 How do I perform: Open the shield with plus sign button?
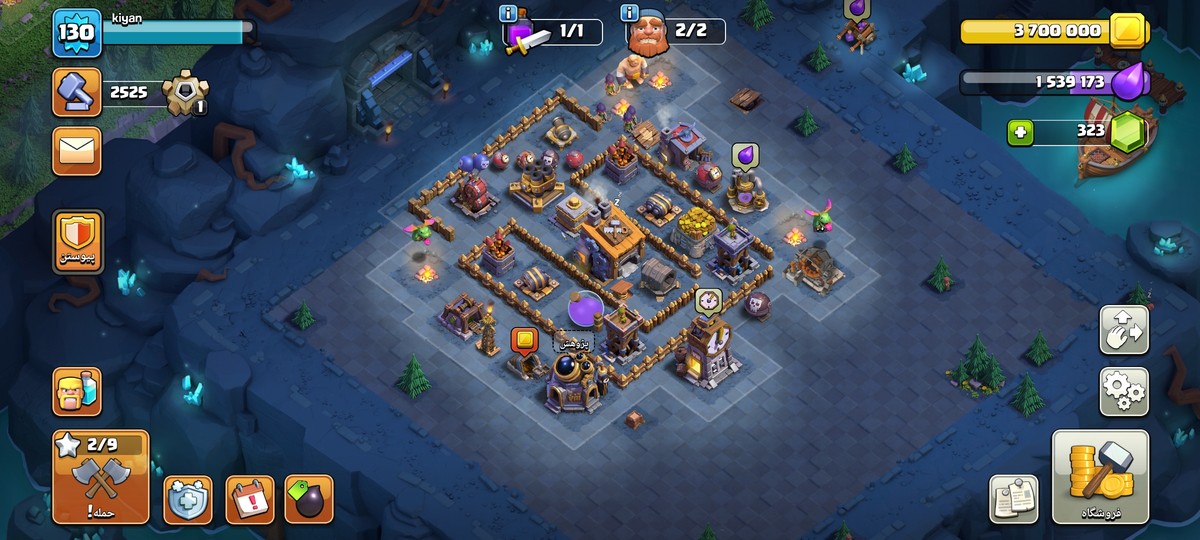tap(187, 499)
